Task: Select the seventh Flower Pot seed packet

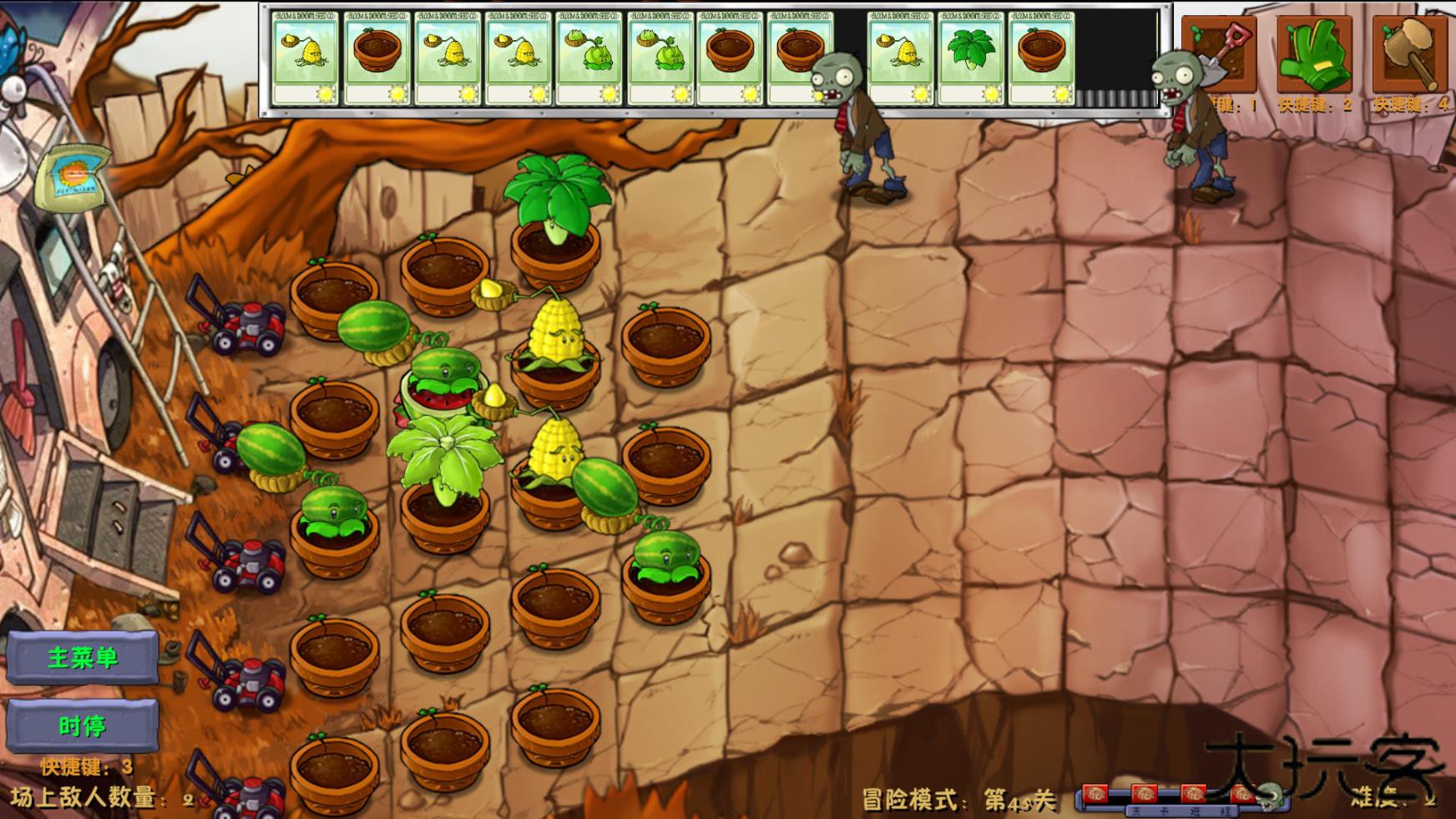Action: click(x=731, y=60)
